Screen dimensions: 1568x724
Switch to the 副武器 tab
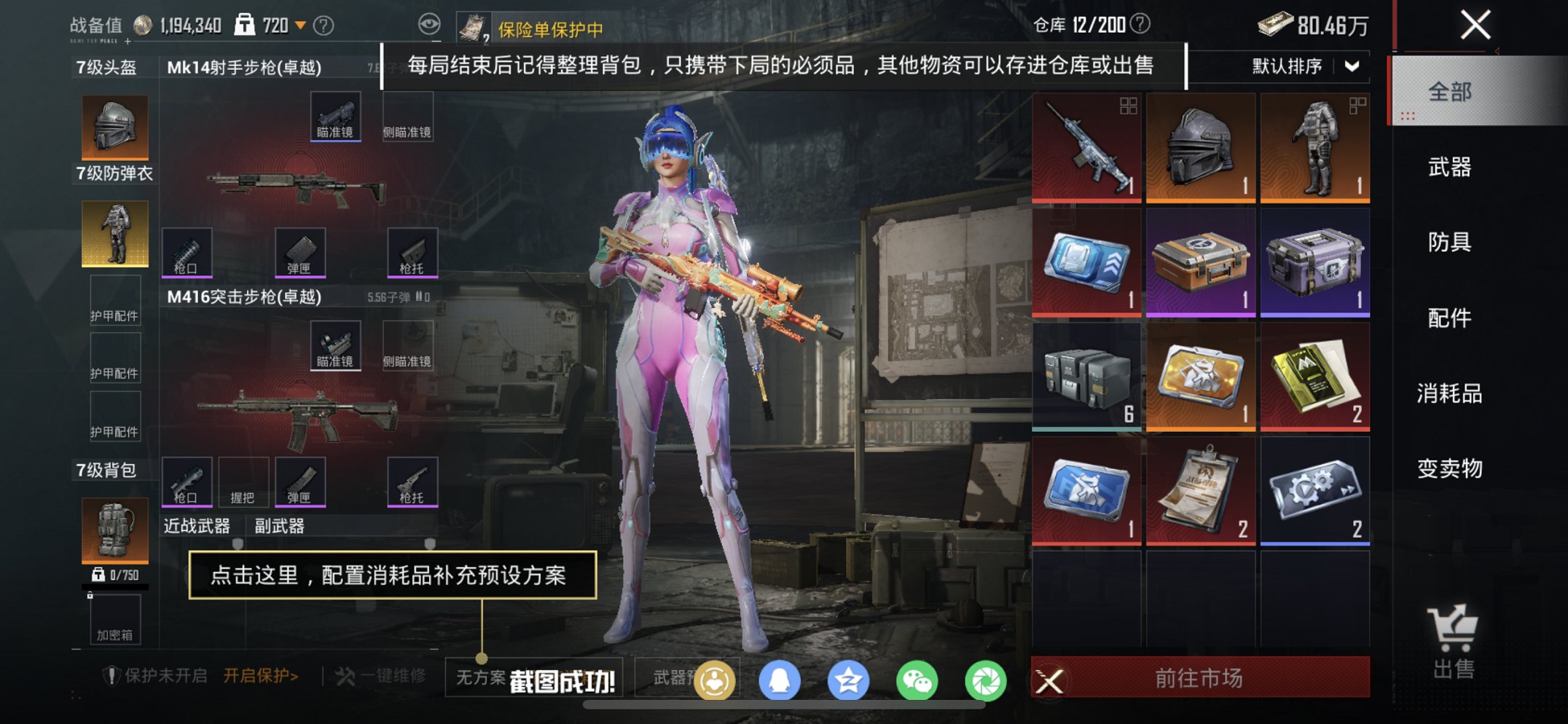click(x=279, y=525)
